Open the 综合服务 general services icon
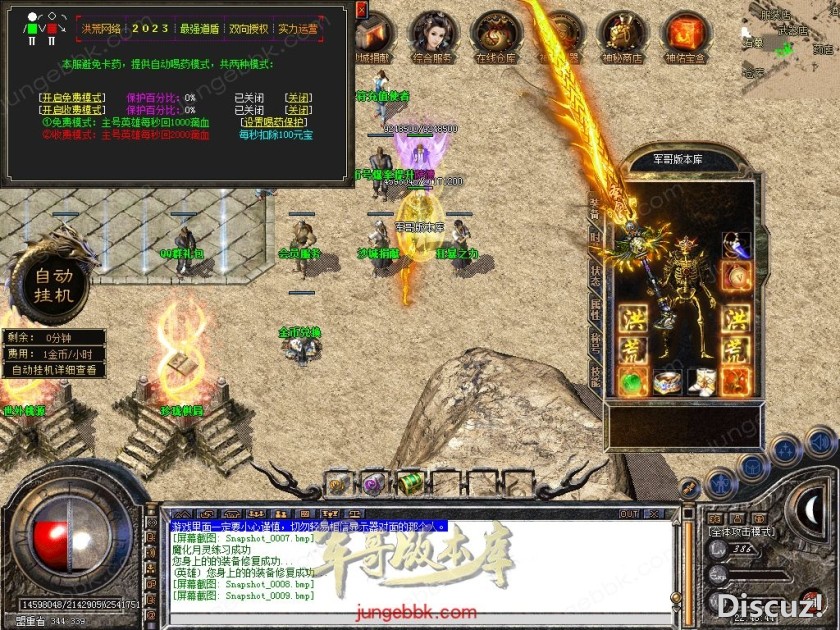Screen dimensions: 840x630 (435, 36)
